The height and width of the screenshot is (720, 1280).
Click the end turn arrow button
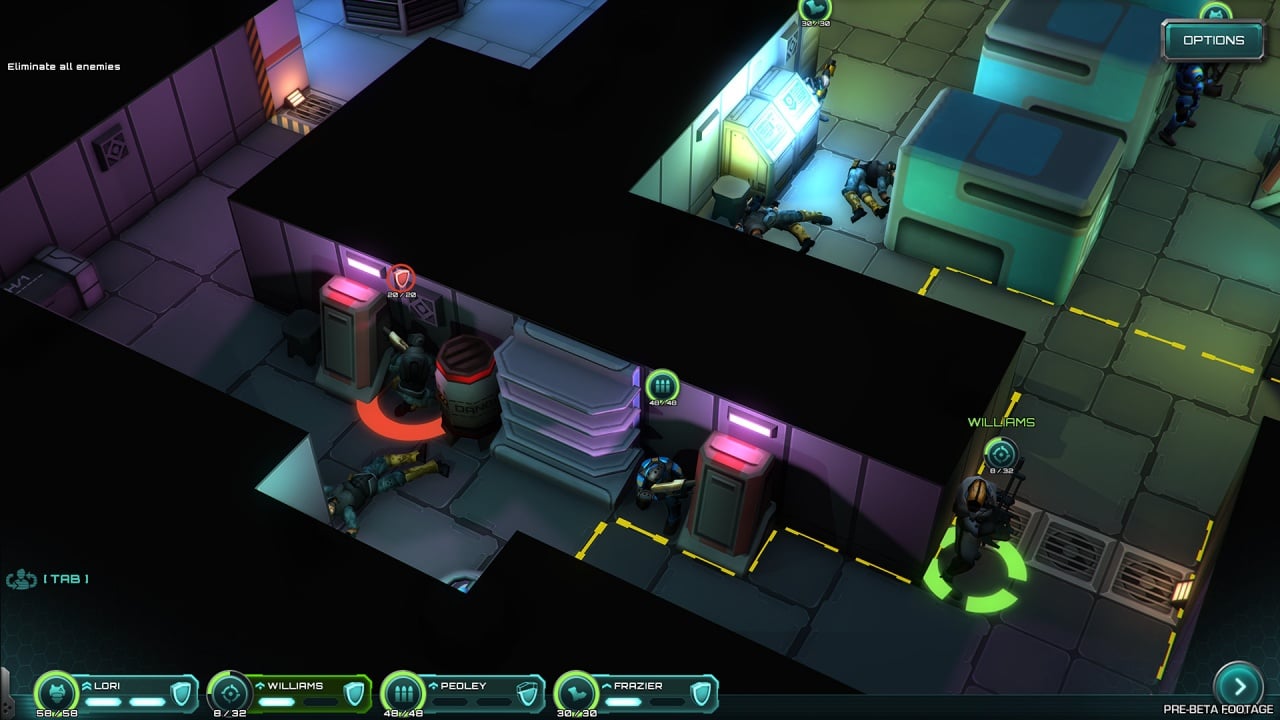(1238, 686)
